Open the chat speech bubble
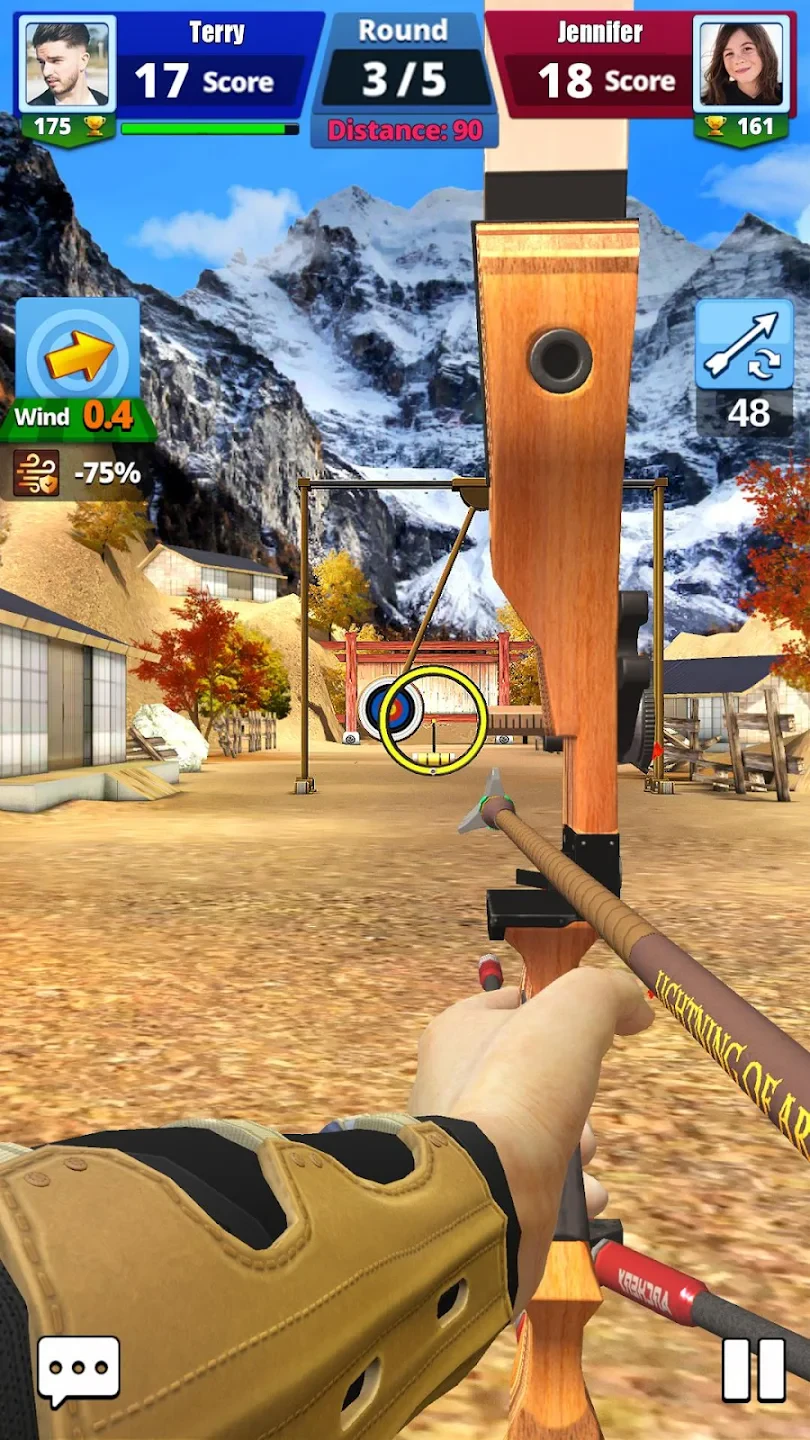The image size is (810, 1440). click(x=78, y=1370)
